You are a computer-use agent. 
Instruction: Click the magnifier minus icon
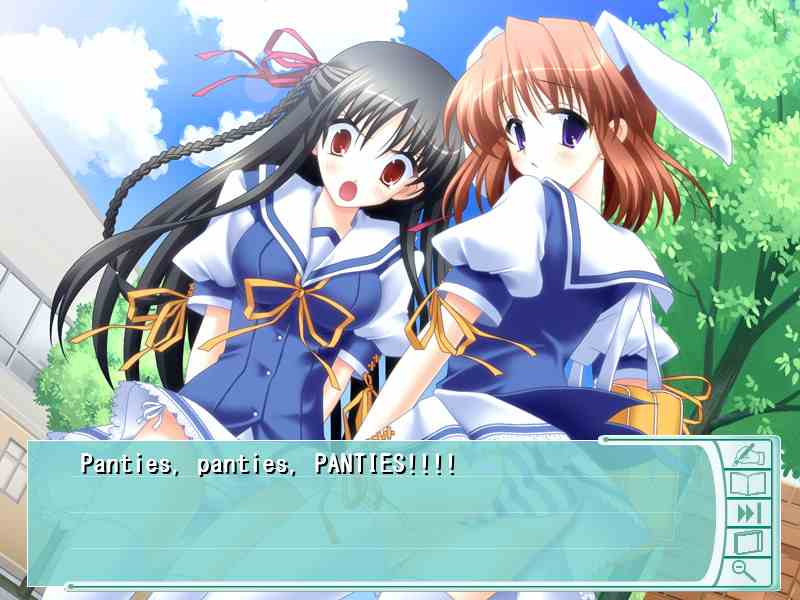coord(744,571)
